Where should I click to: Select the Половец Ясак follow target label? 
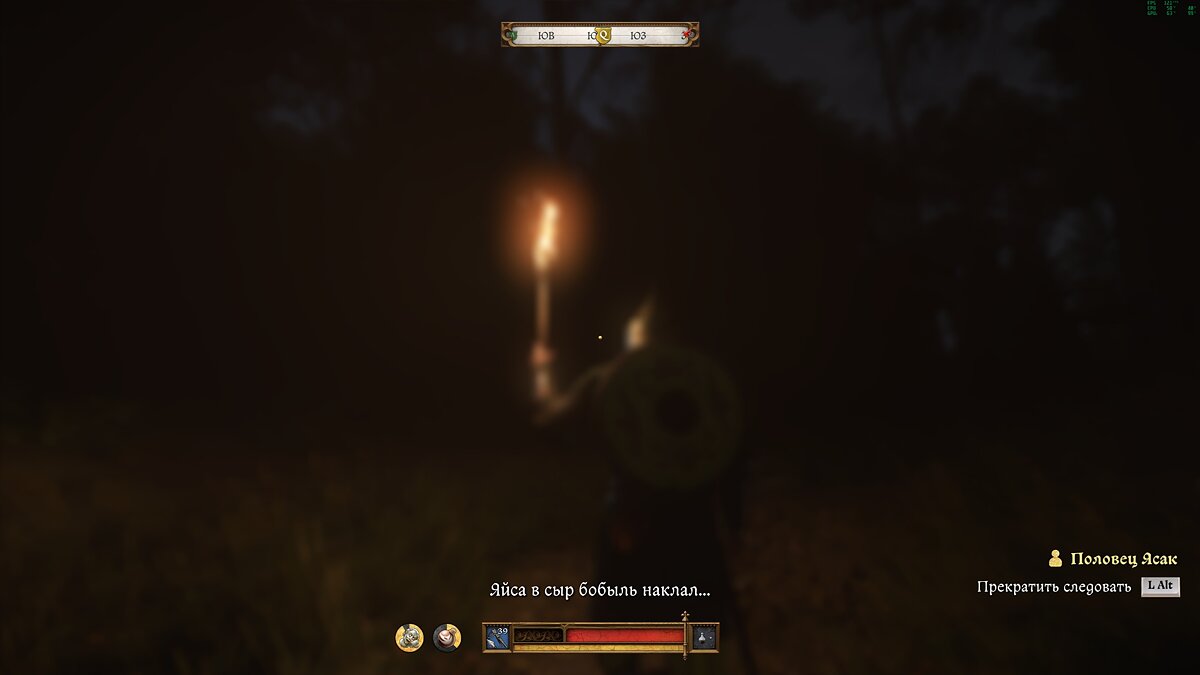click(1123, 559)
